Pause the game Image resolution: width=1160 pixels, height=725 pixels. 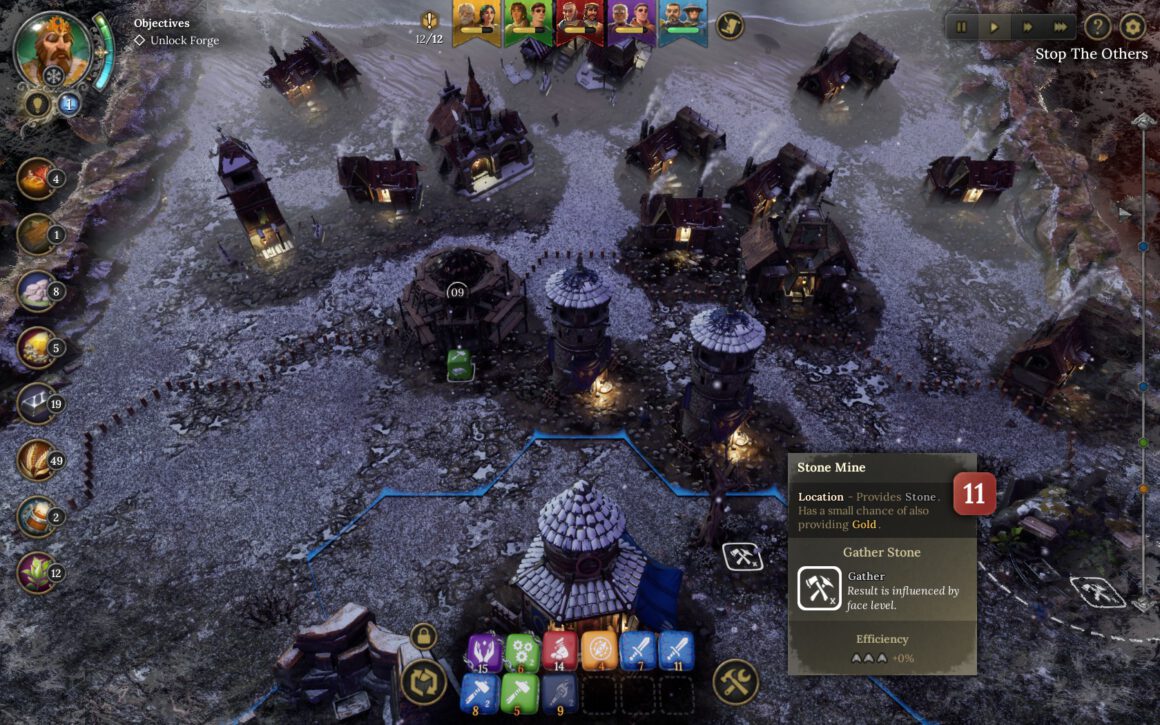click(962, 27)
